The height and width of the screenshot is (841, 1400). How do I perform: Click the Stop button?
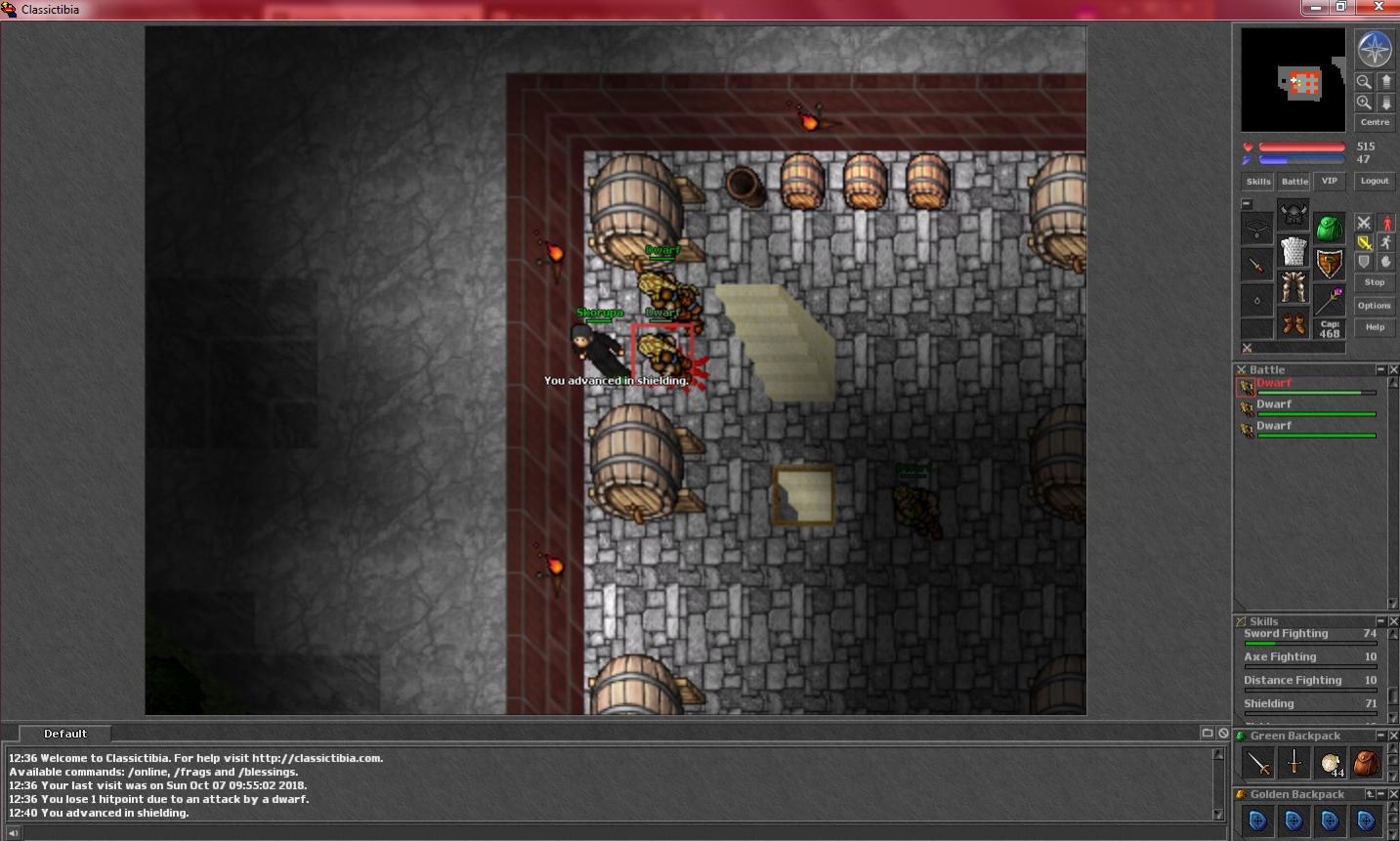(x=1375, y=282)
